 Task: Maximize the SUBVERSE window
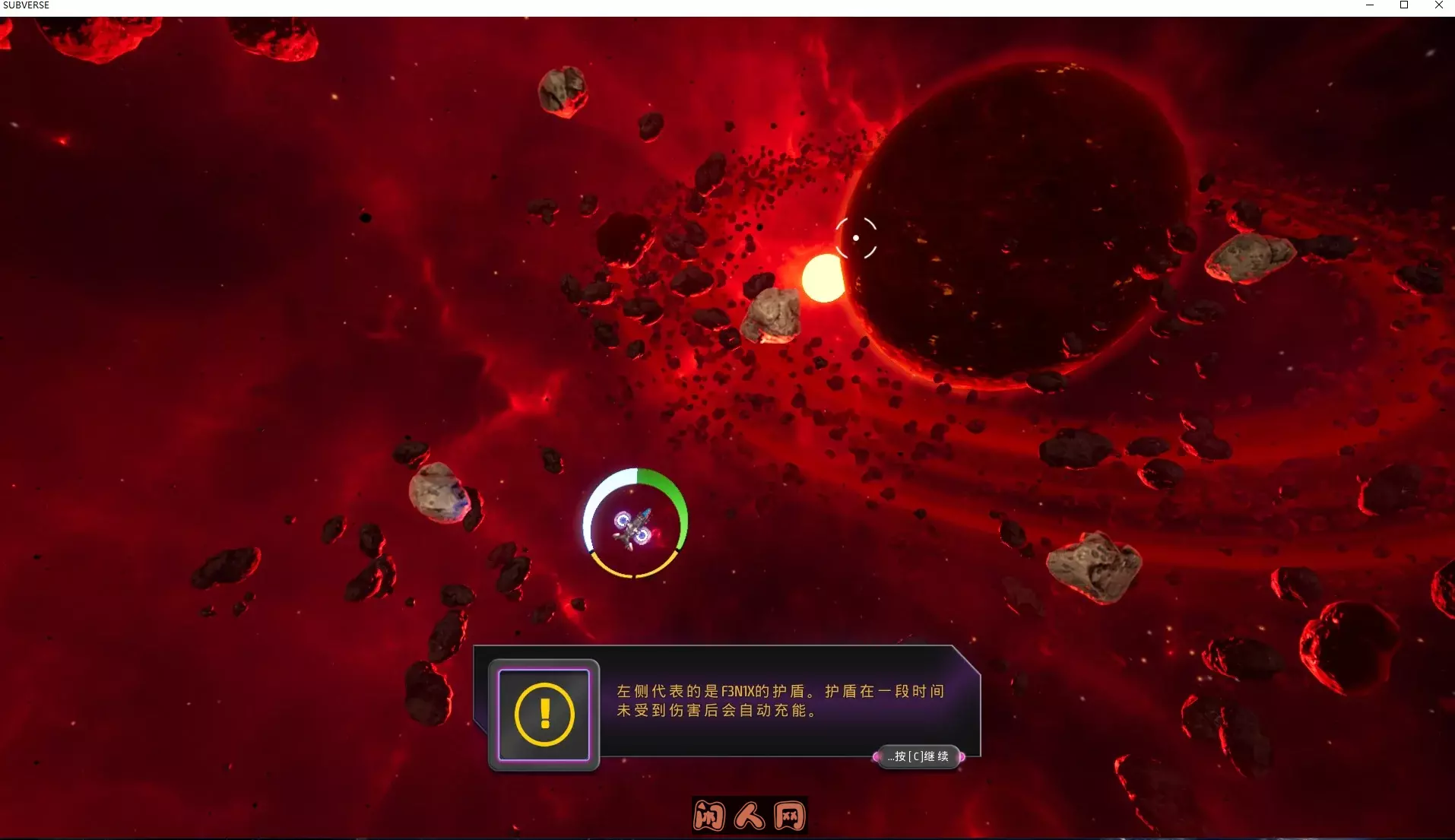pyautogui.click(x=1404, y=5)
